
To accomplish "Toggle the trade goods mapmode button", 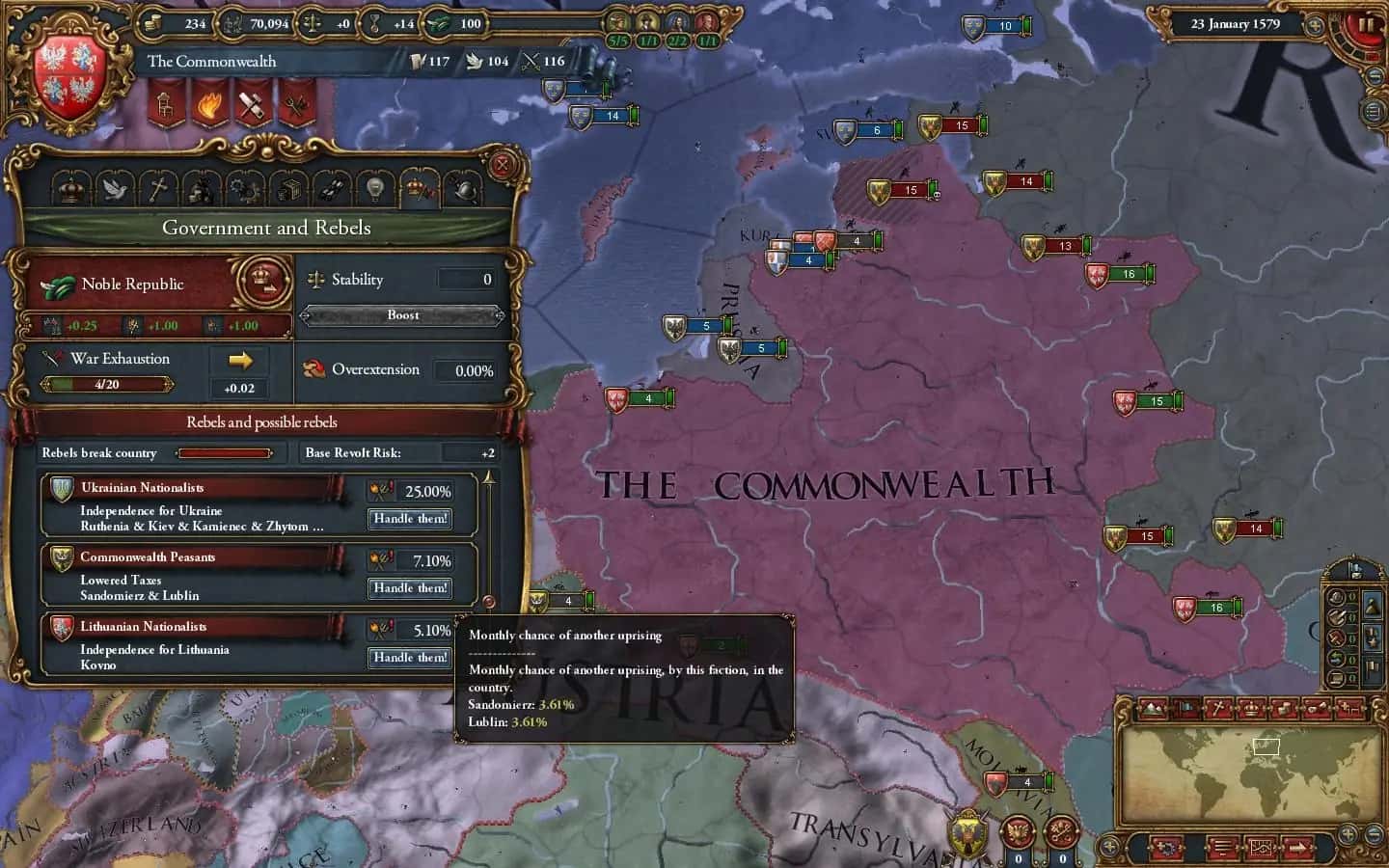I will [1283, 709].
